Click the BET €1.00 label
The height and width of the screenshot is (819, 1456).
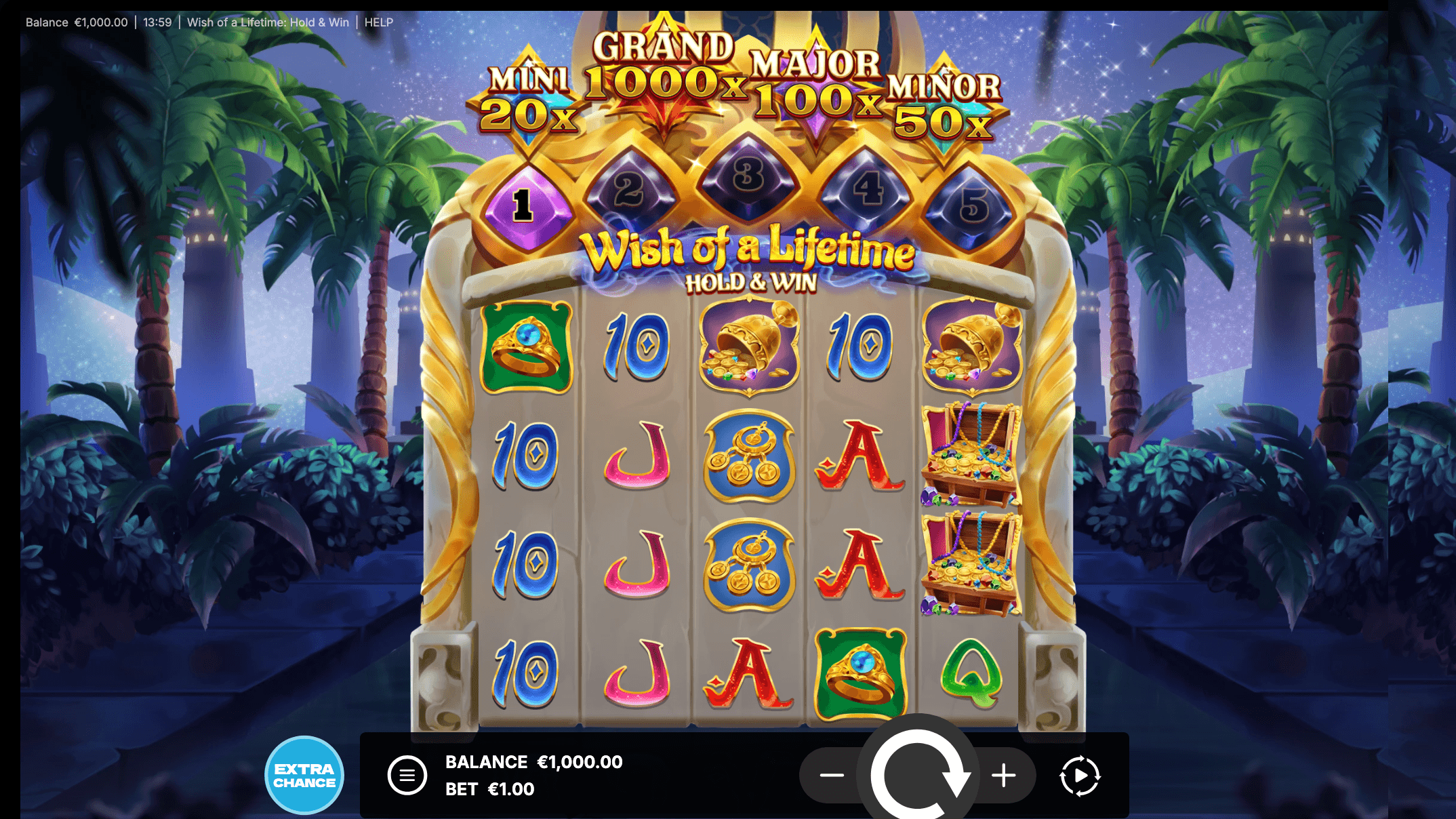489,788
